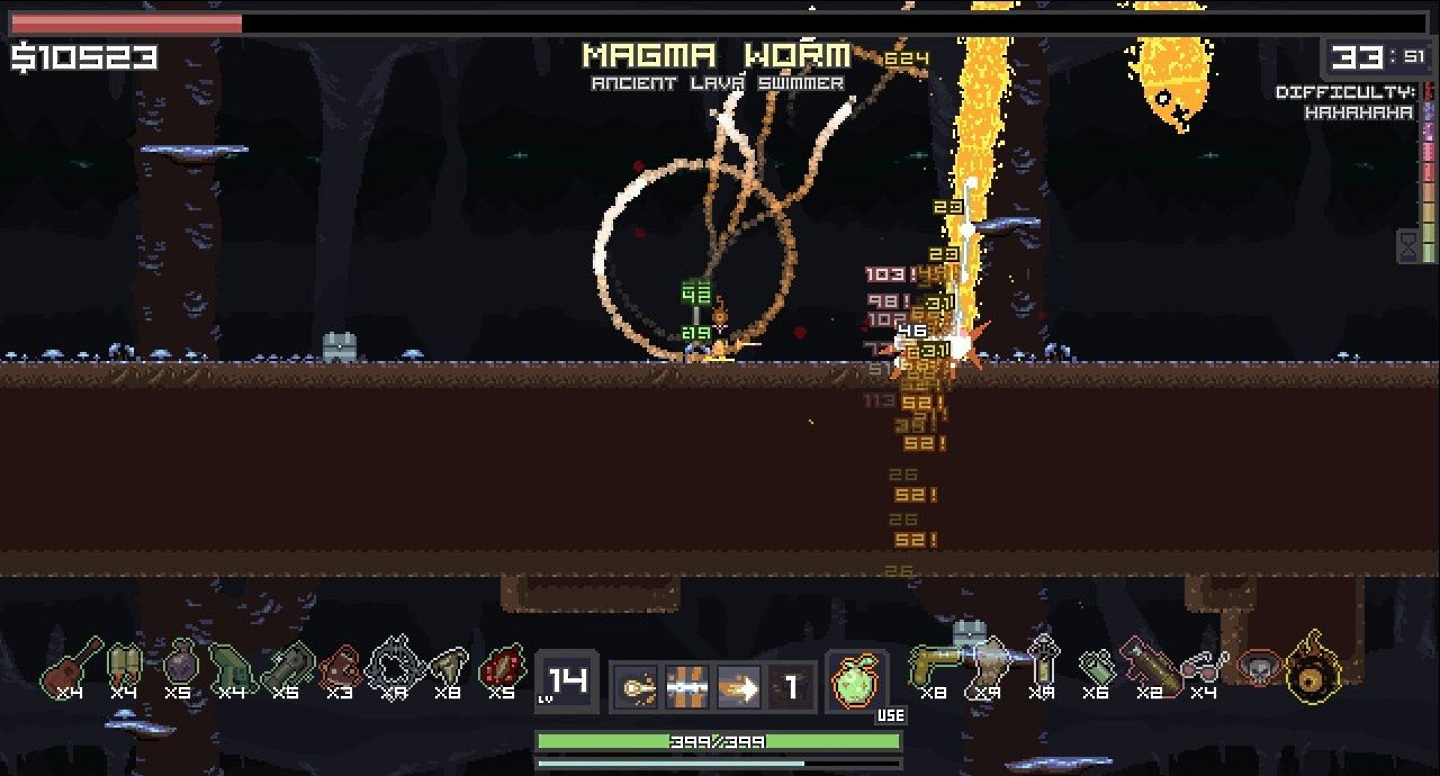Activate the yellow blast primary skill
This screenshot has height=776, width=1440.
(x=636, y=688)
